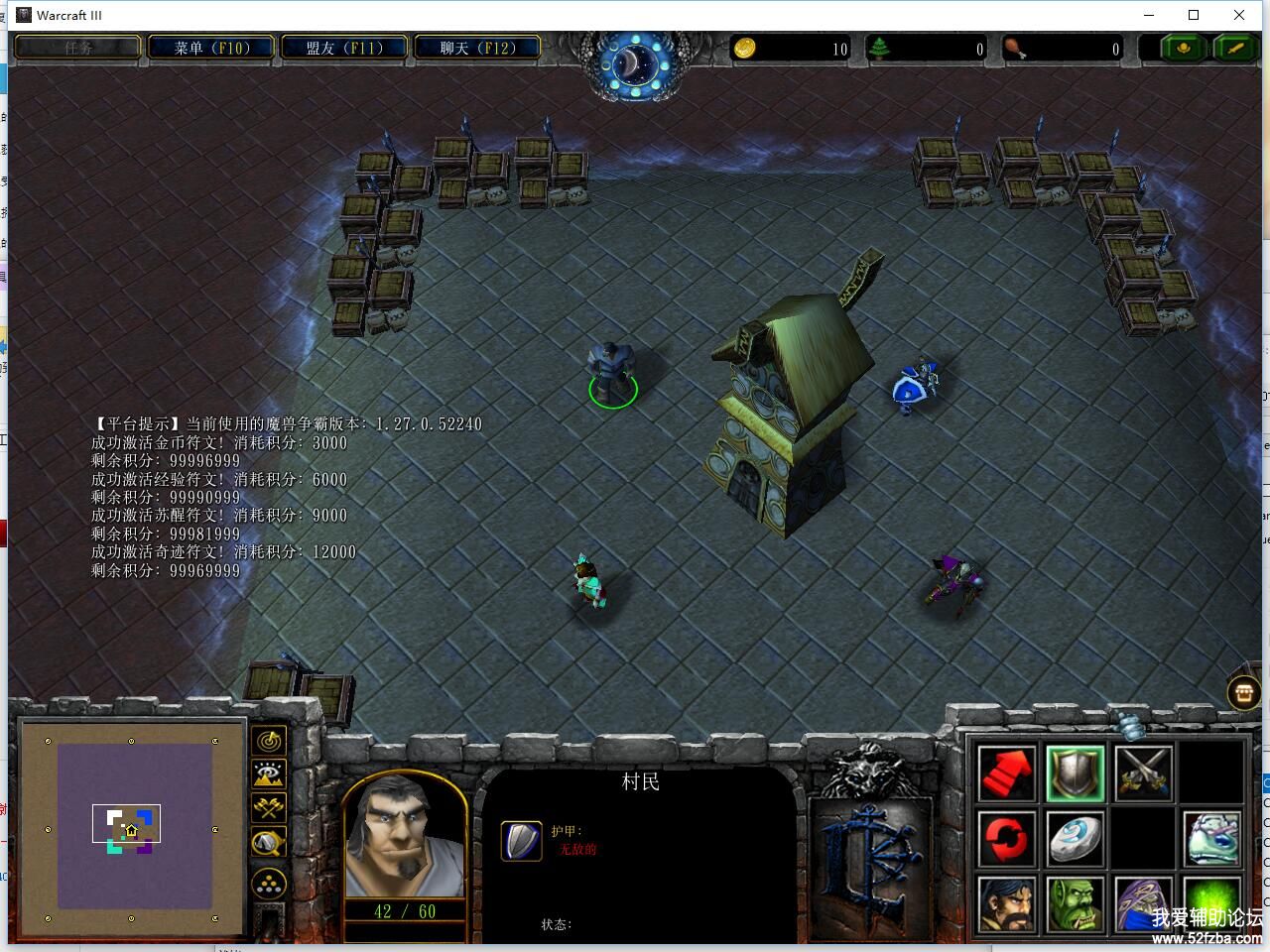Select the green-highlighted shield command
Screen dimensions: 1270x952
[1075, 773]
